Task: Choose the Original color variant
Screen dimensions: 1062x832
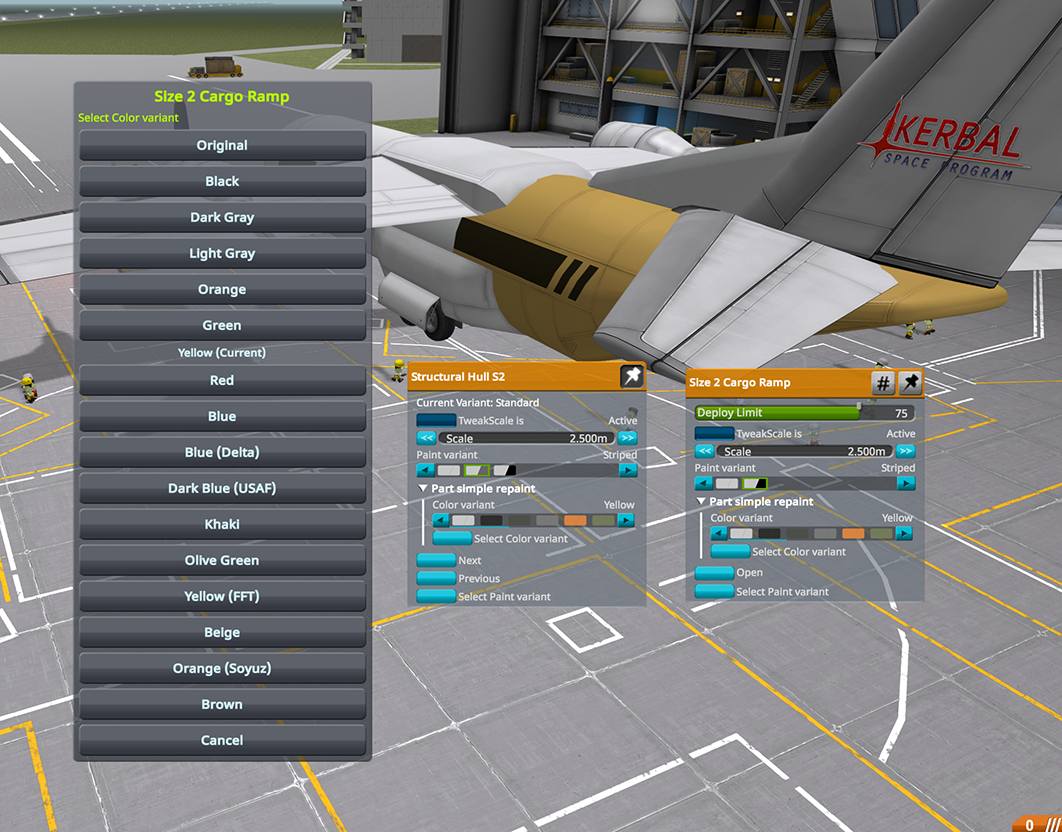Action: point(222,145)
